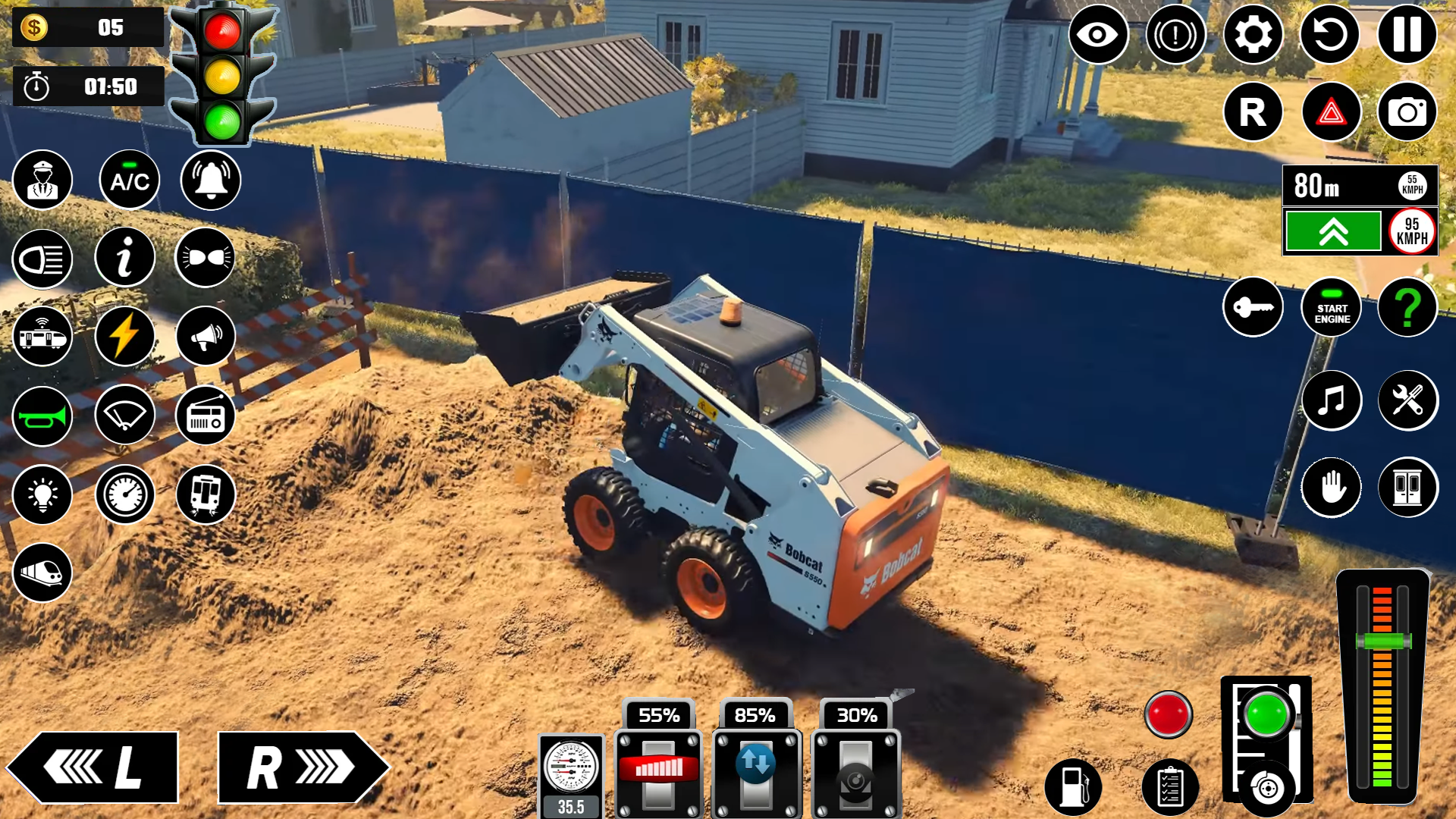Screen dimensions: 1456x819
Task: Enable the hazard warning triangle
Action: [1331, 112]
